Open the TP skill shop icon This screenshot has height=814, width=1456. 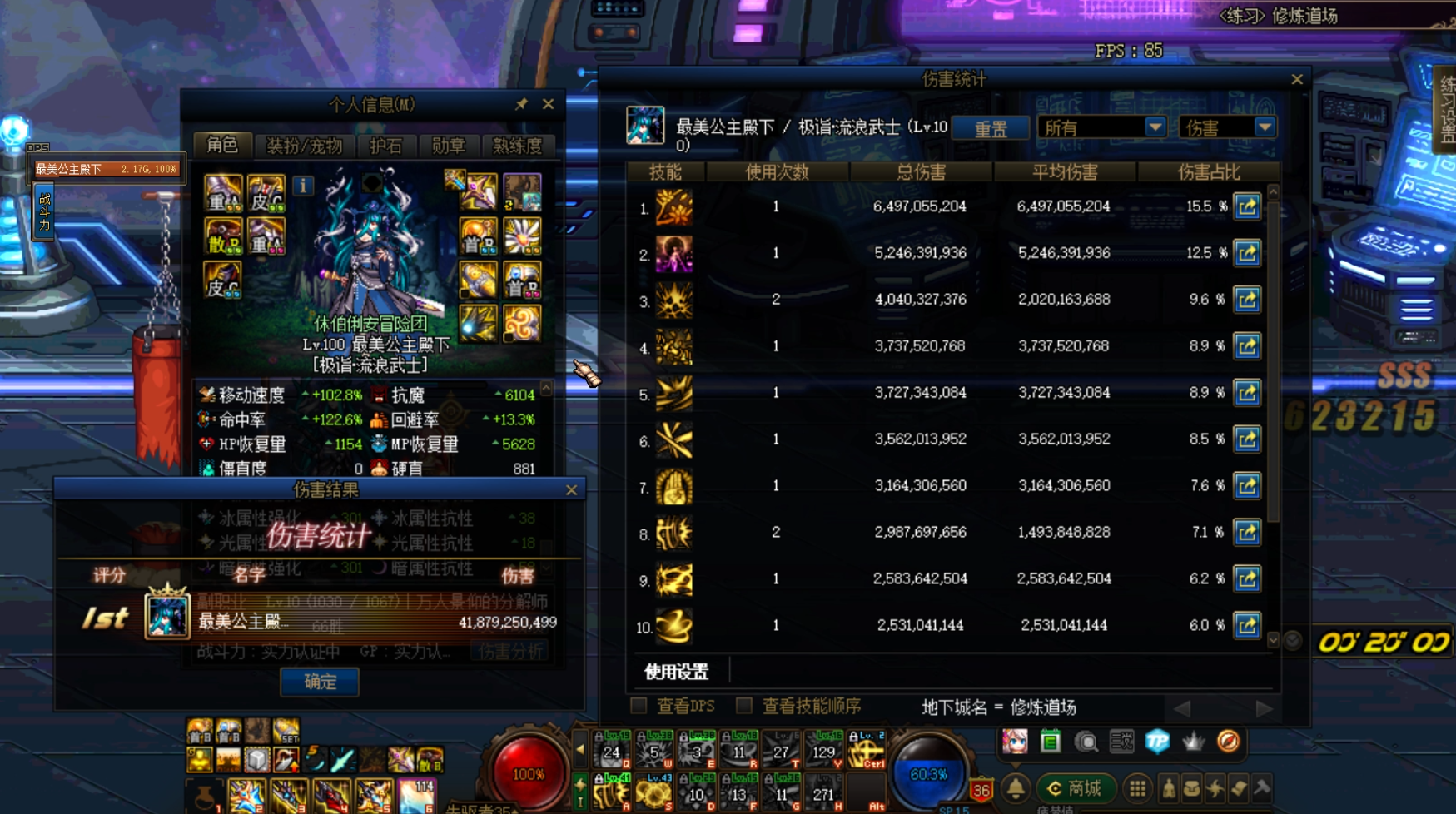click(1156, 740)
